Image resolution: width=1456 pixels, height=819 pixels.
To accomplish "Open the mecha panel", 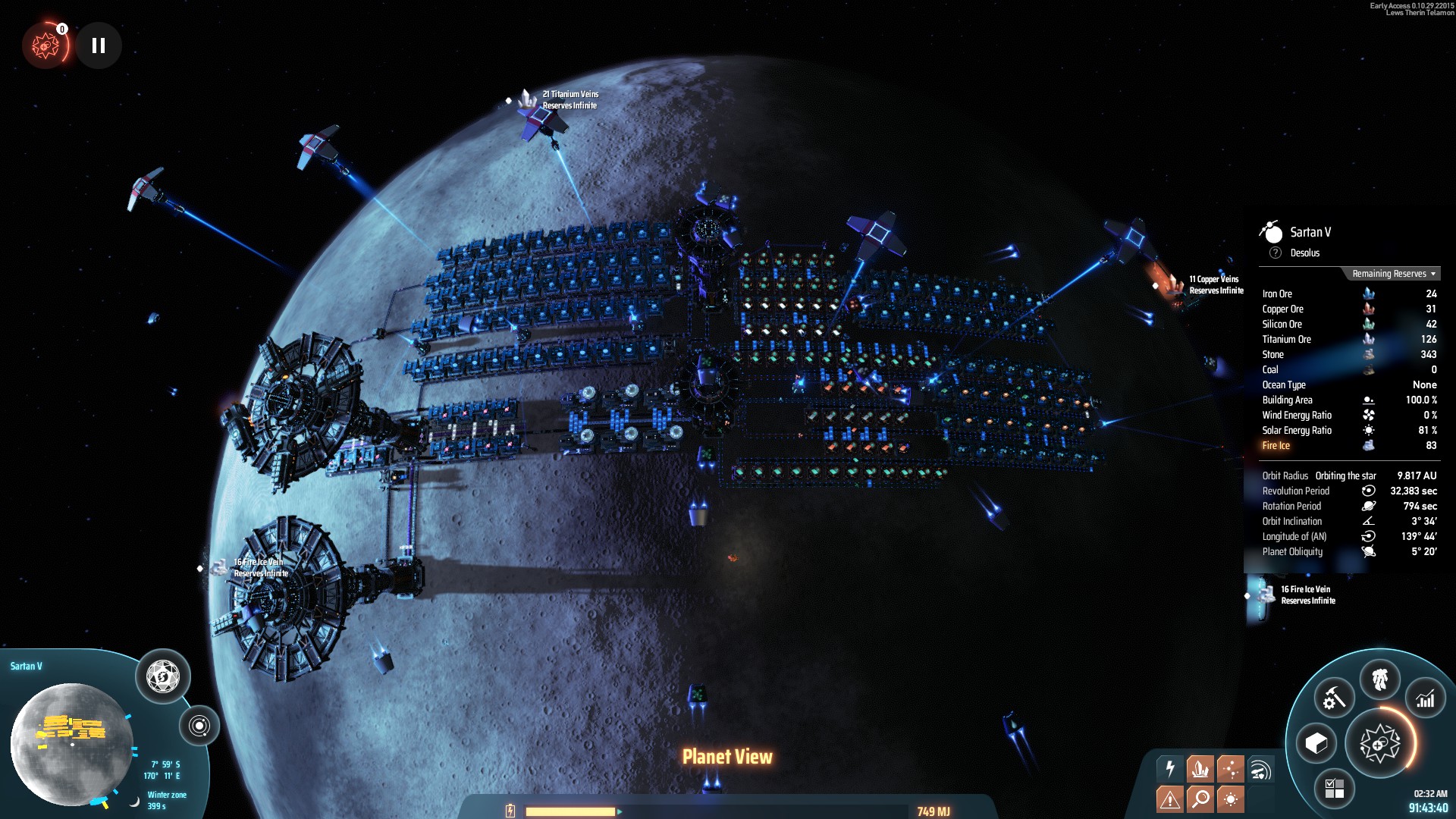I will (x=1379, y=679).
